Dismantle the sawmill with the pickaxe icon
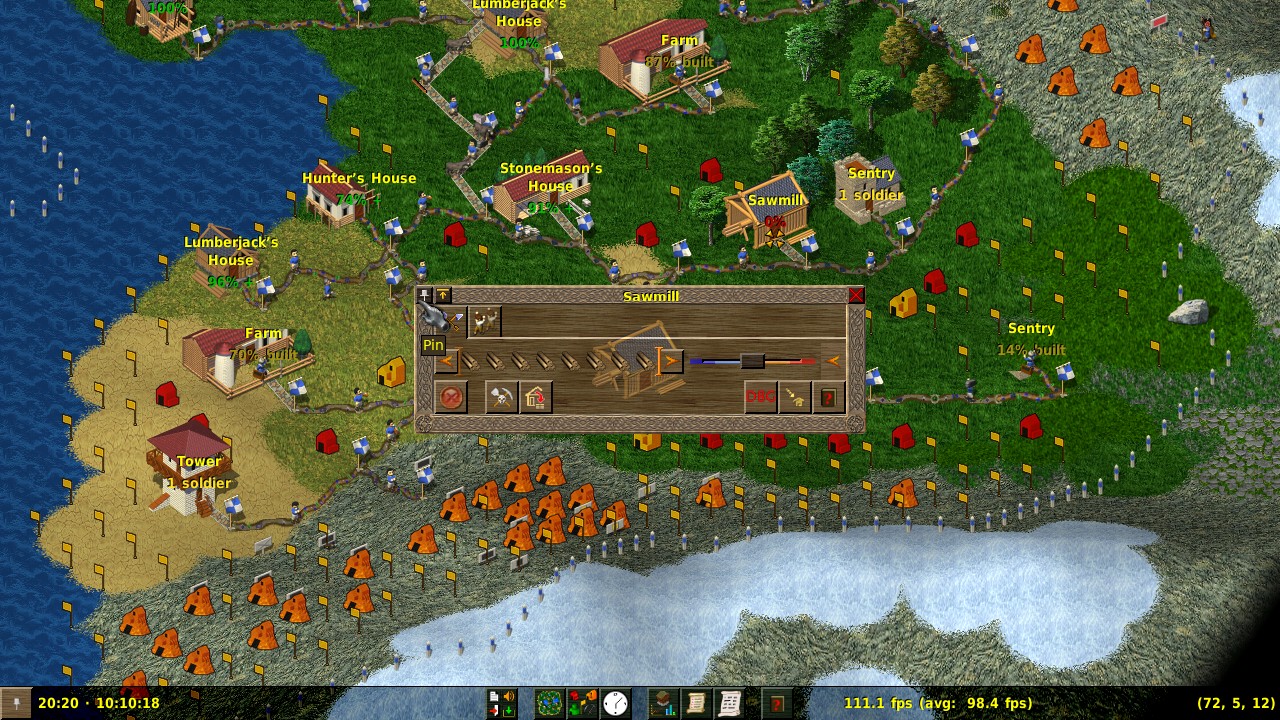The width and height of the screenshot is (1280, 720). [x=501, y=397]
